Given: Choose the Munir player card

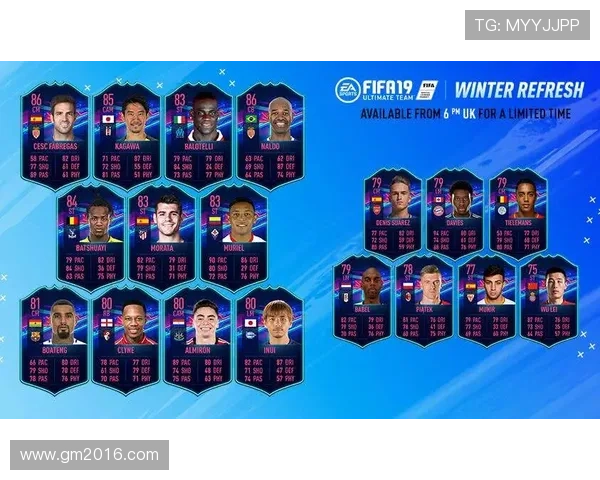Looking at the screenshot, I should 487,298.
